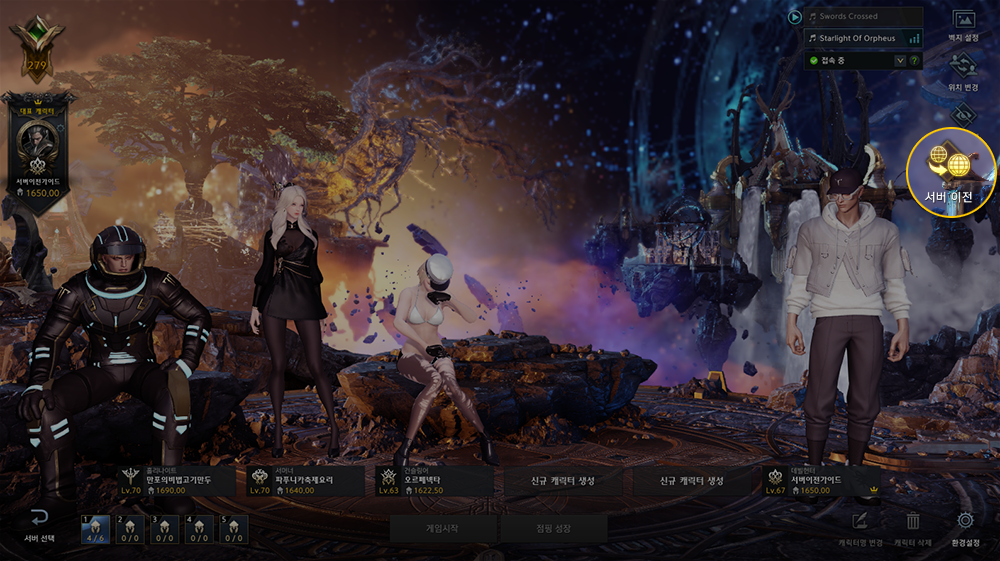Open 환경설정 settings gear
1000x561 pixels.
[x=965, y=526]
